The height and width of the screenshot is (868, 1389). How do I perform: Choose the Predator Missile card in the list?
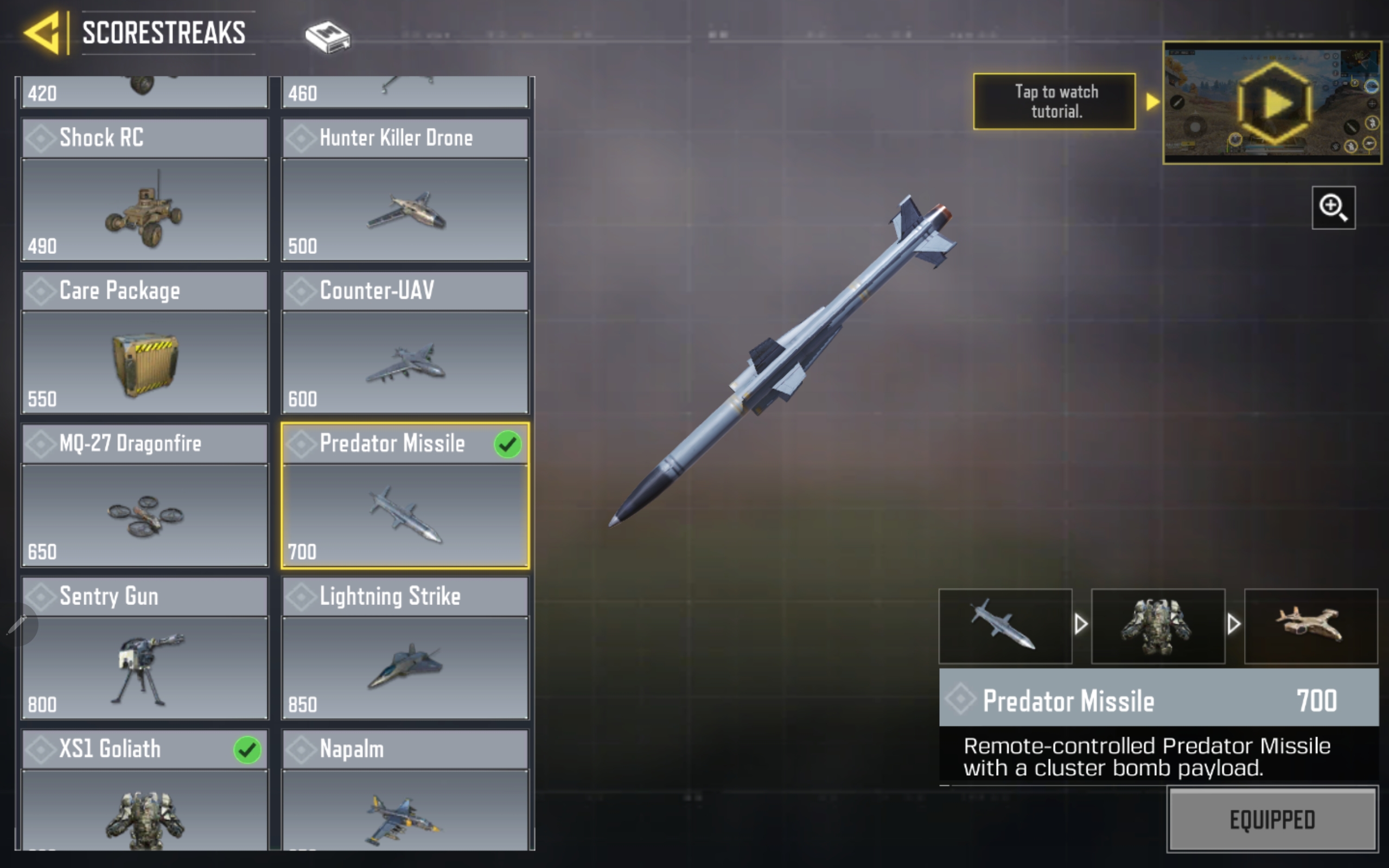pos(405,496)
